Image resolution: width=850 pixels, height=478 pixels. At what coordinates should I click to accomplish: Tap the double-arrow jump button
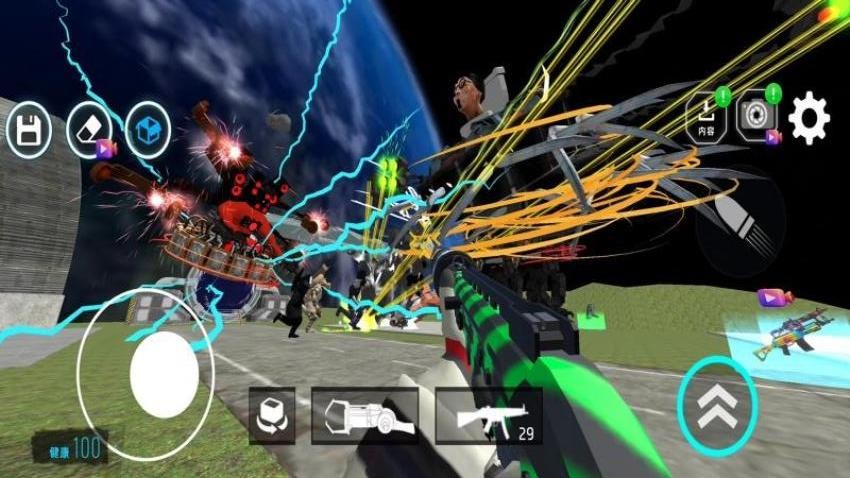pyautogui.click(x=716, y=406)
